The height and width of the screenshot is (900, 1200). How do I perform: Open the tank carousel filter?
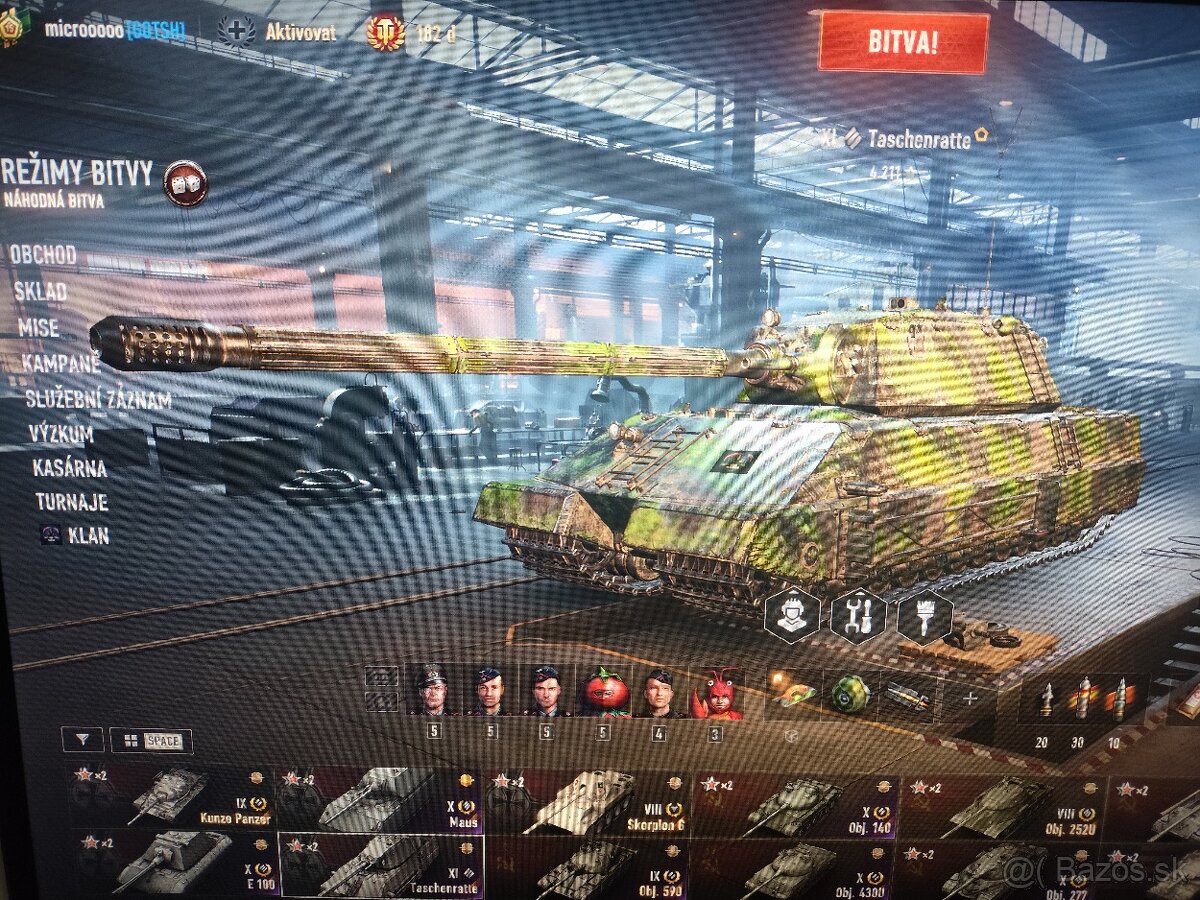pos(82,740)
